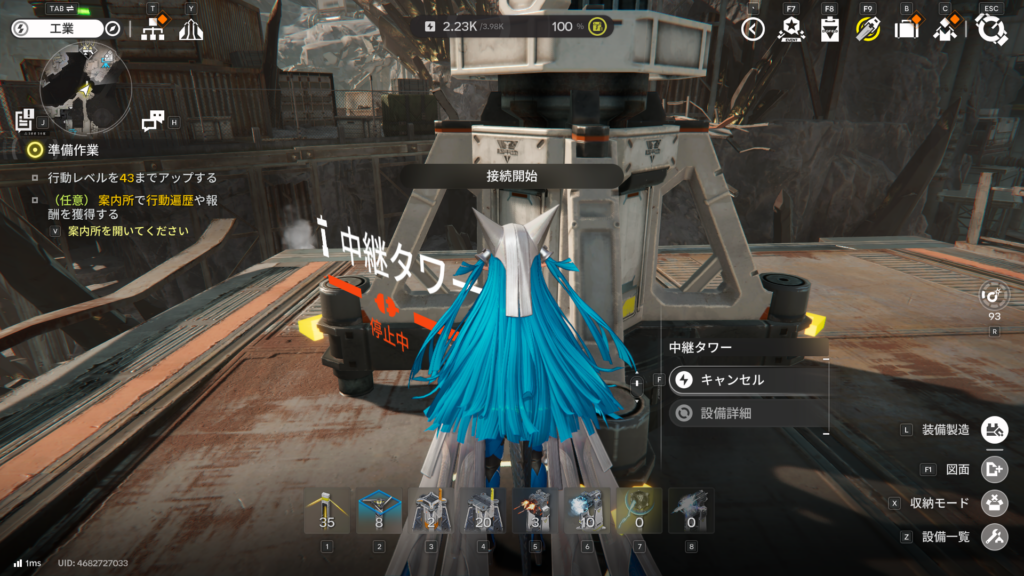Select the facility slot with count 20

point(483,511)
